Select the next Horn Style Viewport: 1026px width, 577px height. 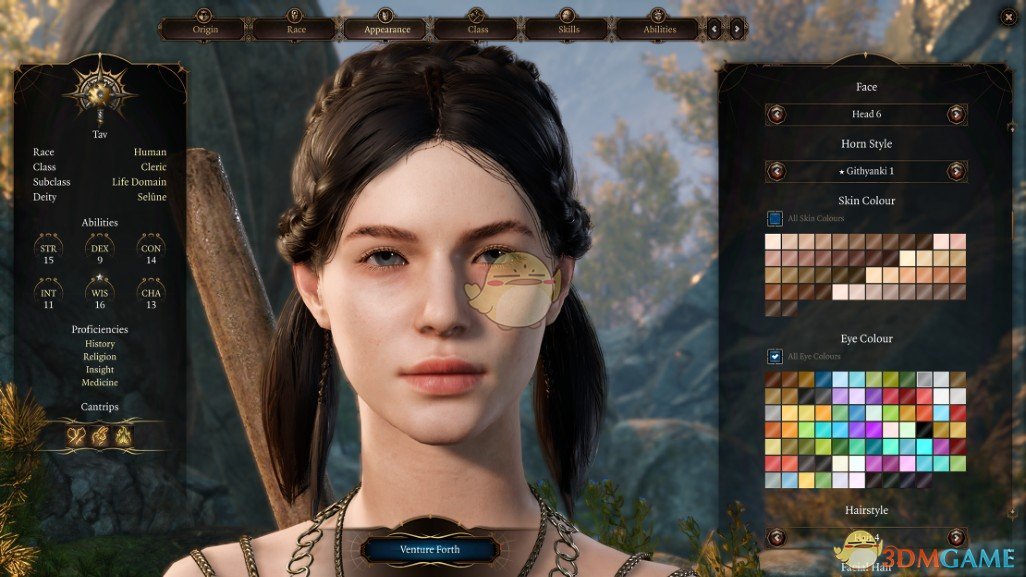tap(956, 171)
